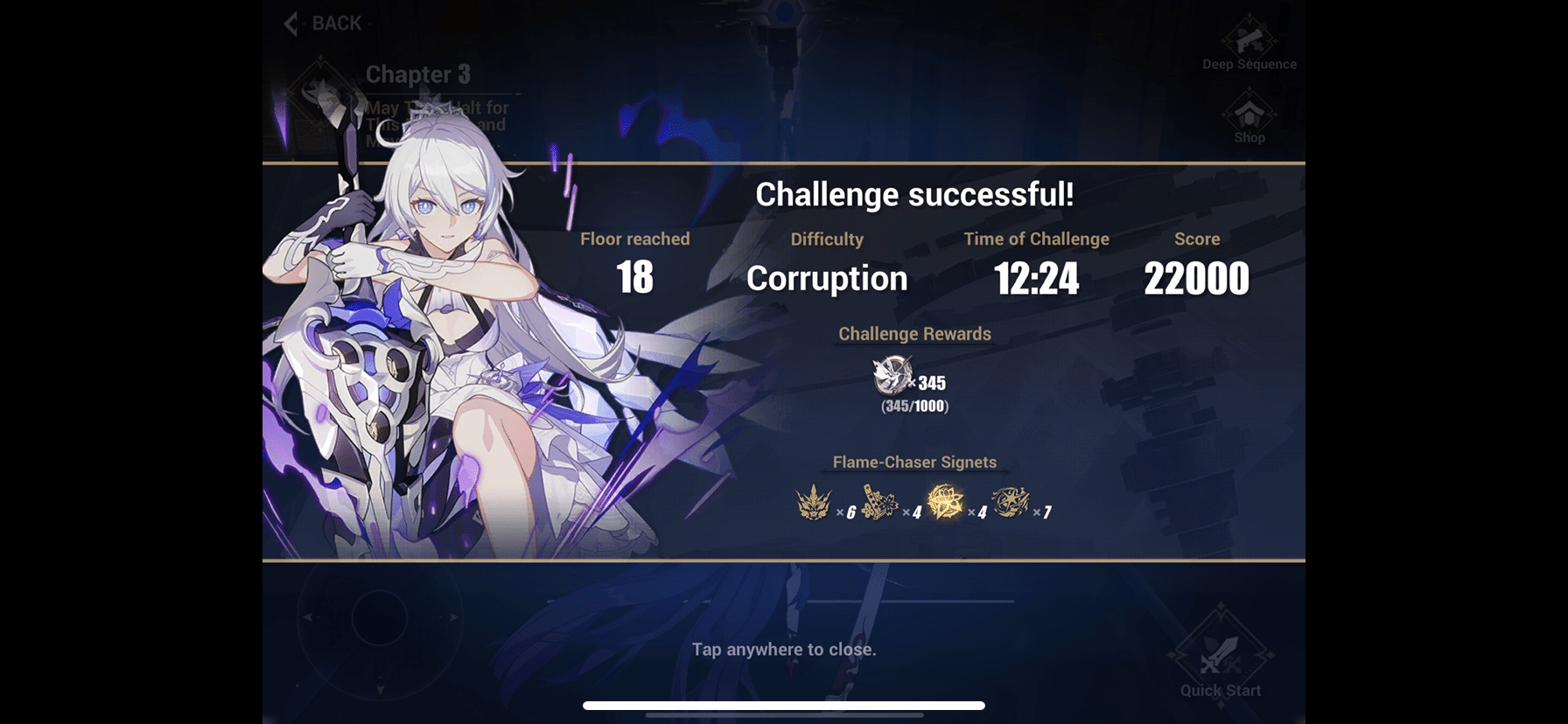Click the Score value 22000

[1197, 278]
